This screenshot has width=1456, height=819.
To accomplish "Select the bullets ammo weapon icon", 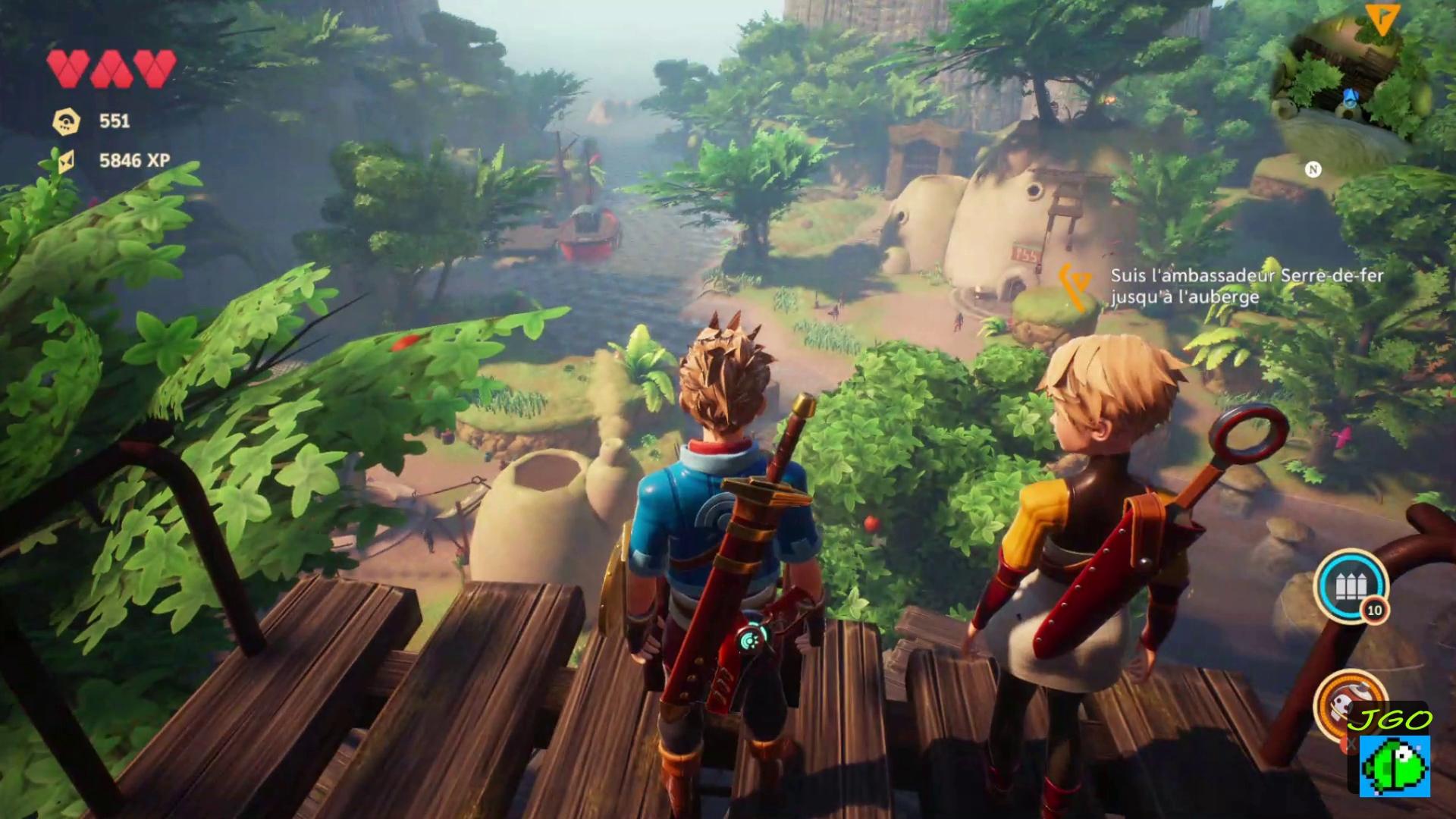I will pyautogui.click(x=1350, y=587).
